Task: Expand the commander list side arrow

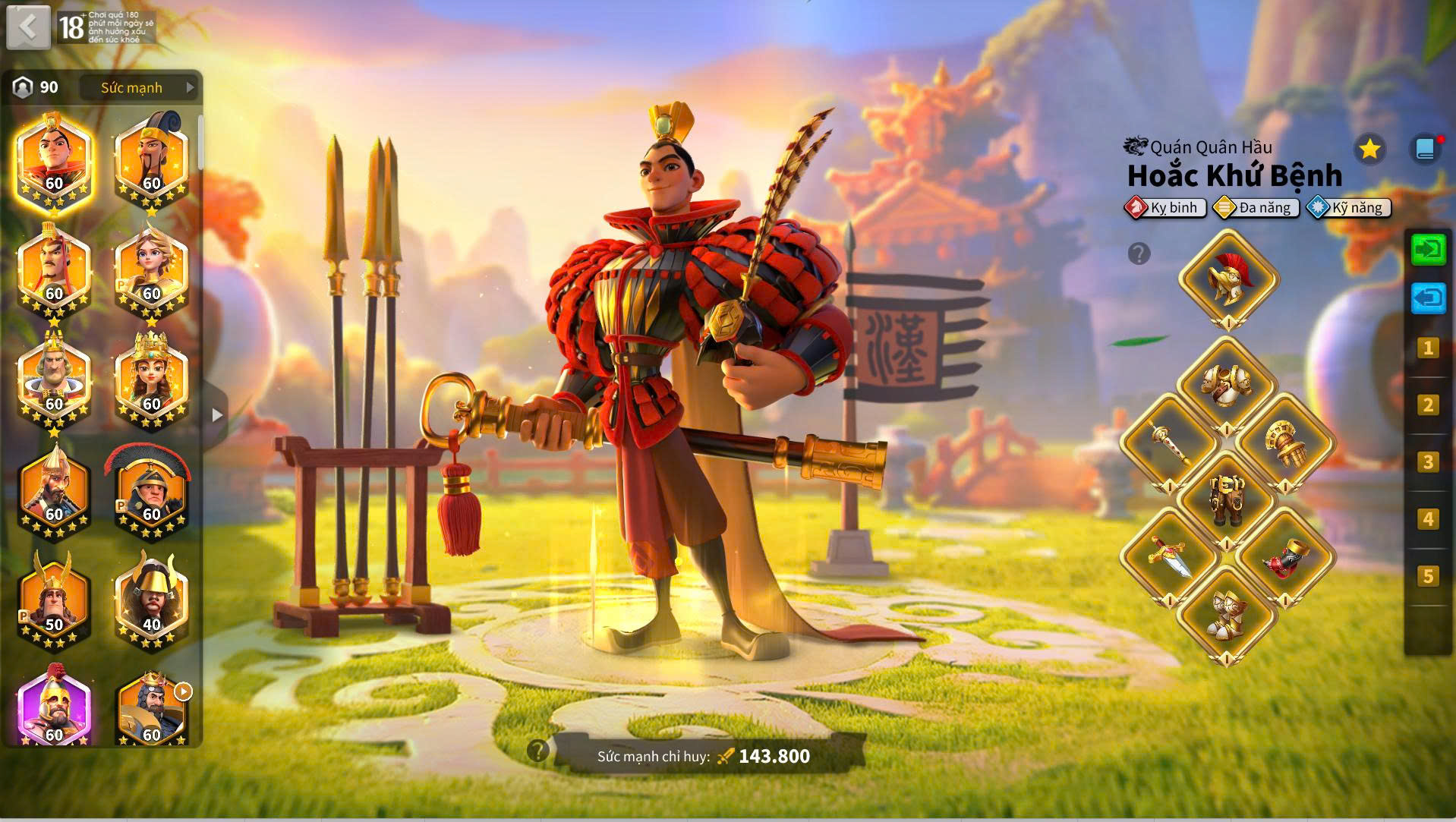Action: (x=218, y=415)
